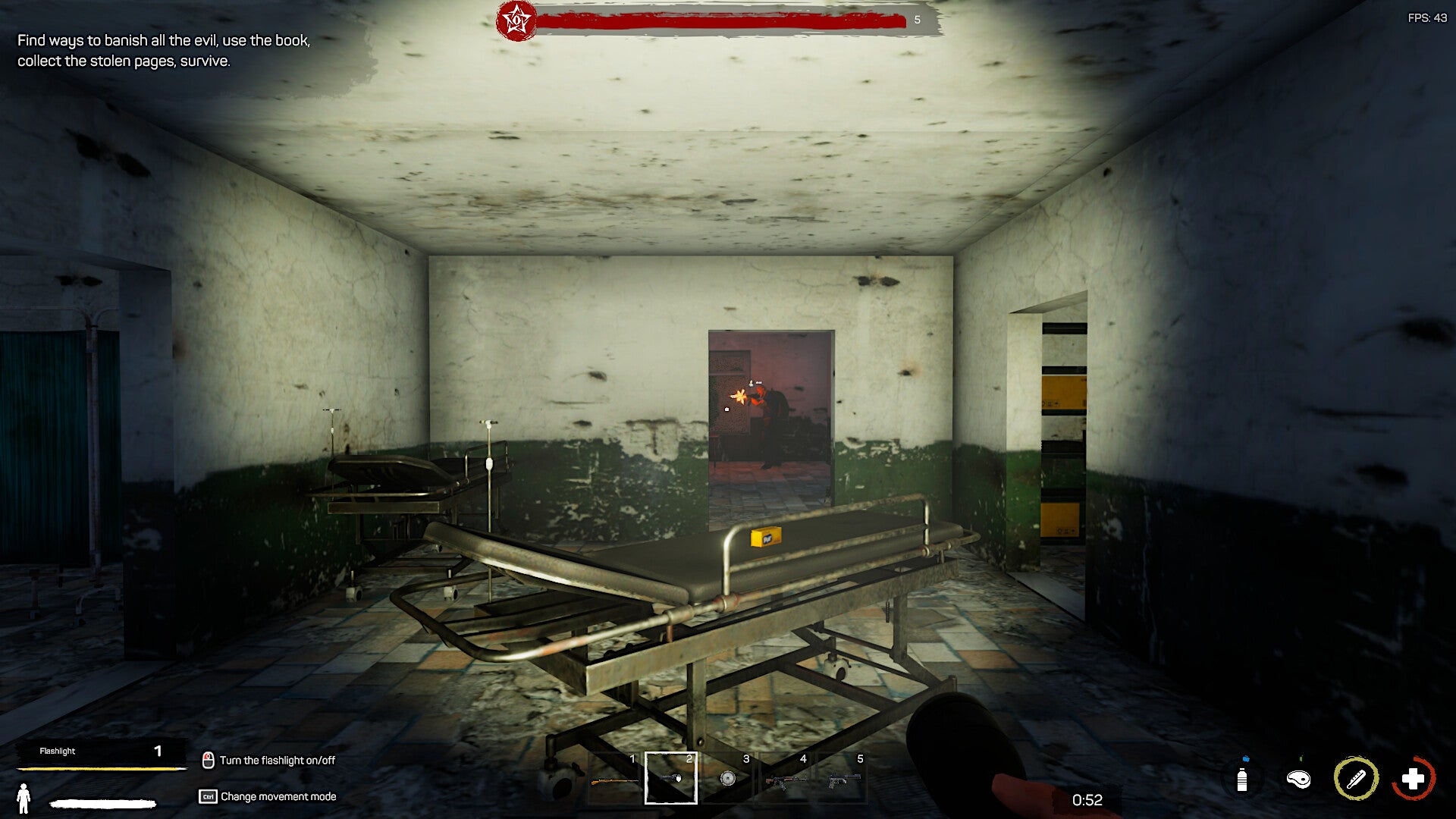The height and width of the screenshot is (819, 1456).
Task: Switch to the pistol in slot 5
Action: [841, 778]
